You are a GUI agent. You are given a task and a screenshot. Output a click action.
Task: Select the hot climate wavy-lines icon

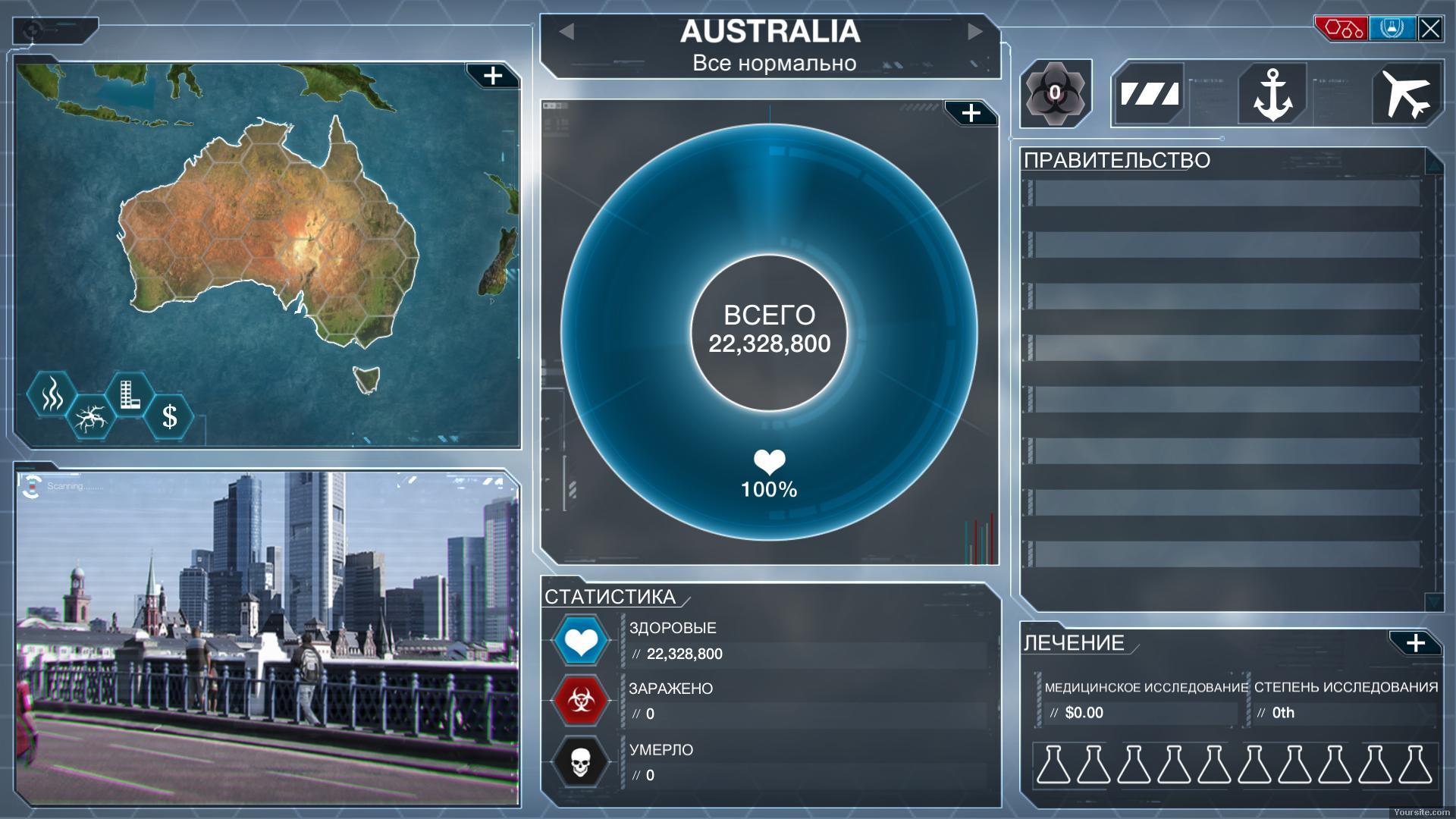tap(52, 394)
